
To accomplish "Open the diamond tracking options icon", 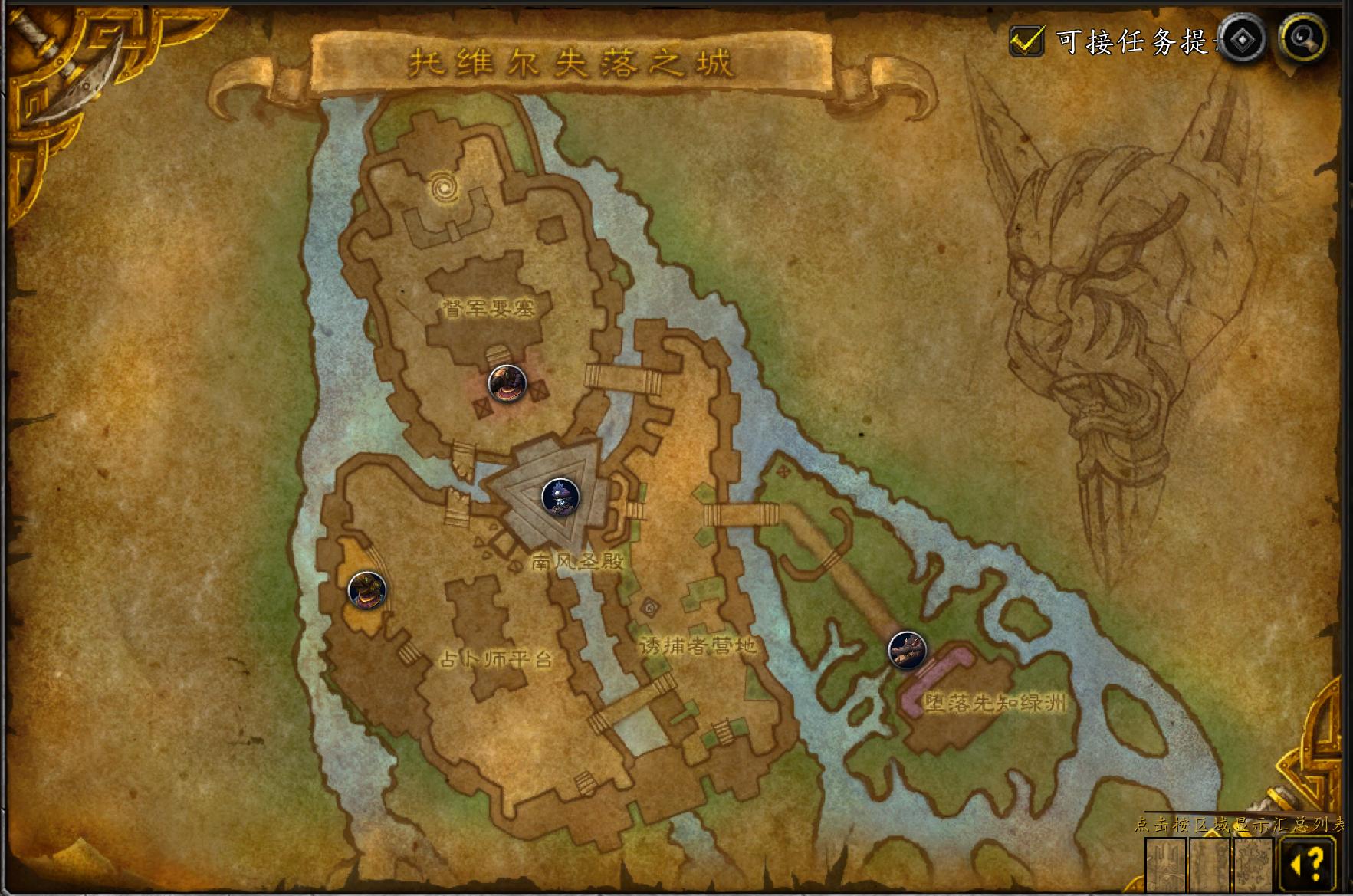I will coord(1243,39).
